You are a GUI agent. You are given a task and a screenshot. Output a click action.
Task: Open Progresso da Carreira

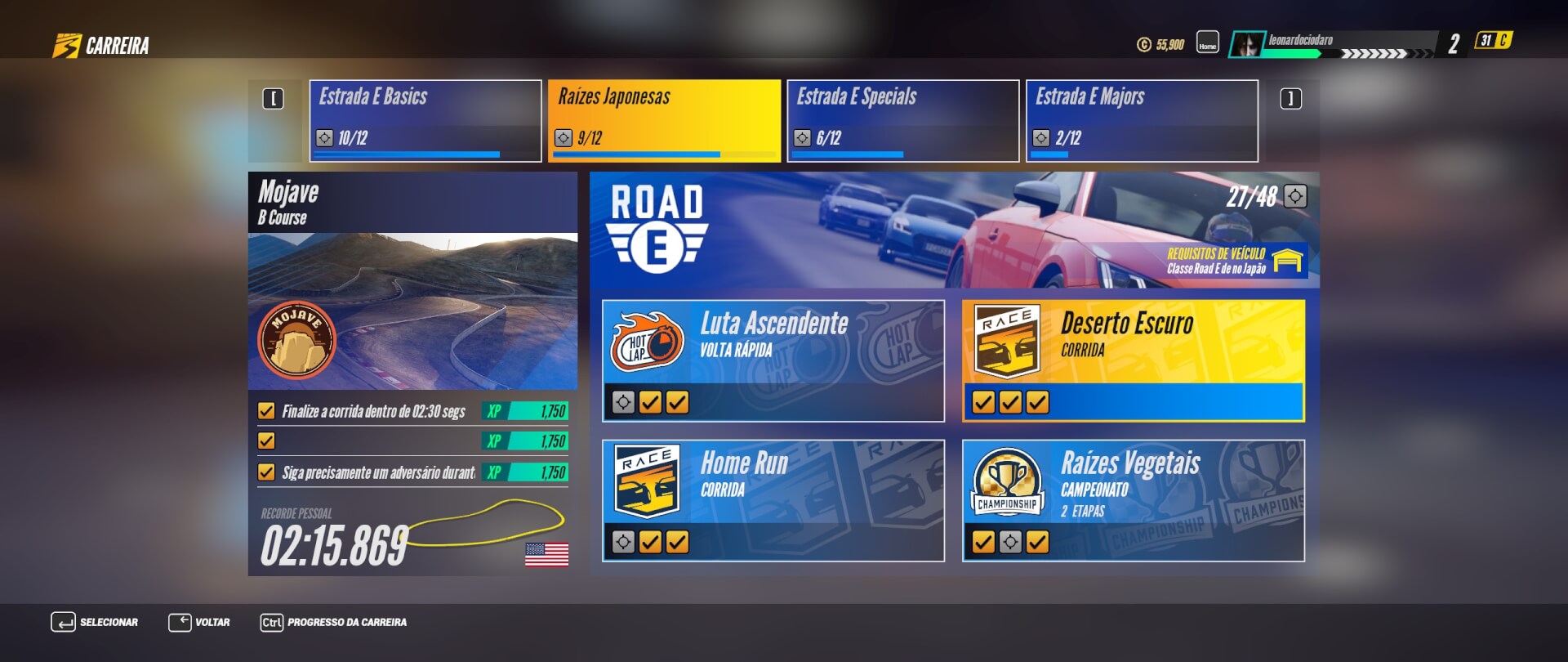coord(333,622)
